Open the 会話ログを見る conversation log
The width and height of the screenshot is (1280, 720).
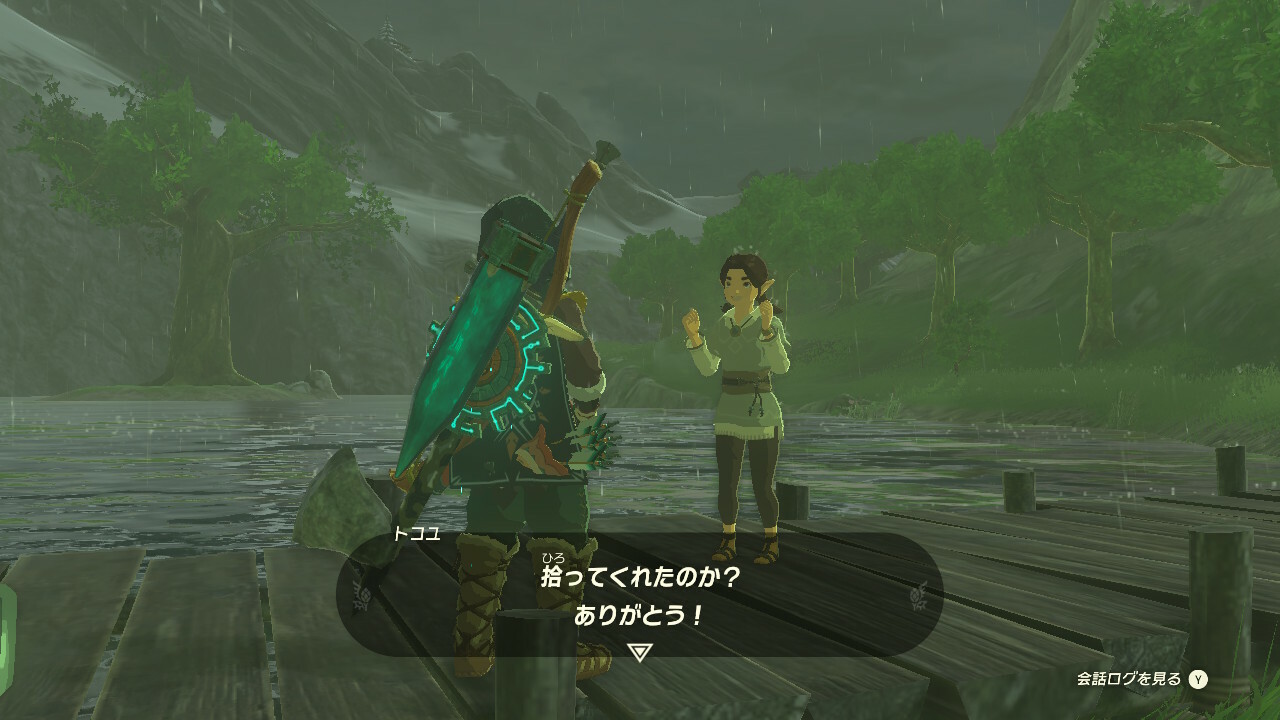point(1141,679)
